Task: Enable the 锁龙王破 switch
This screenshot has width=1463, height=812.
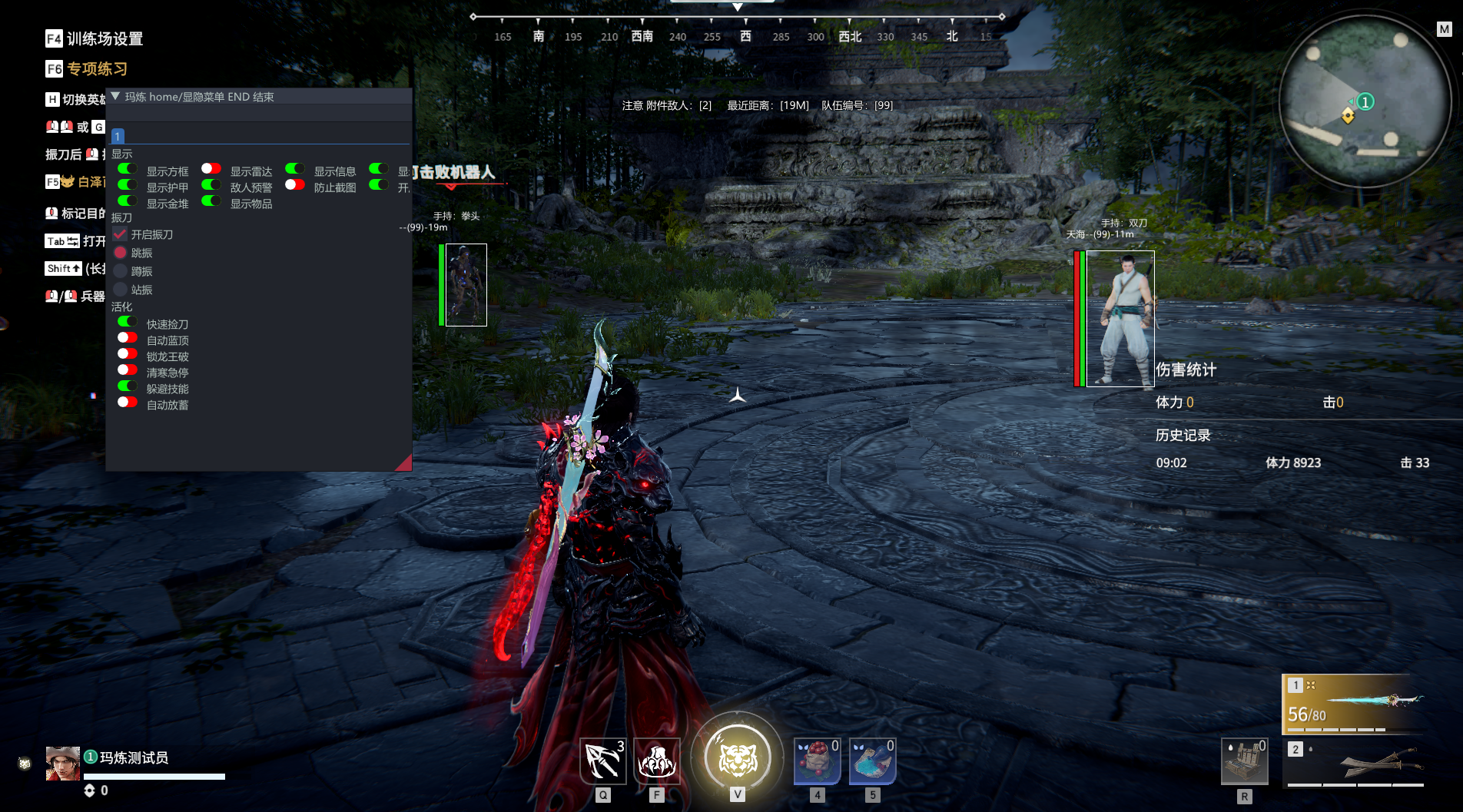Action: [x=128, y=354]
